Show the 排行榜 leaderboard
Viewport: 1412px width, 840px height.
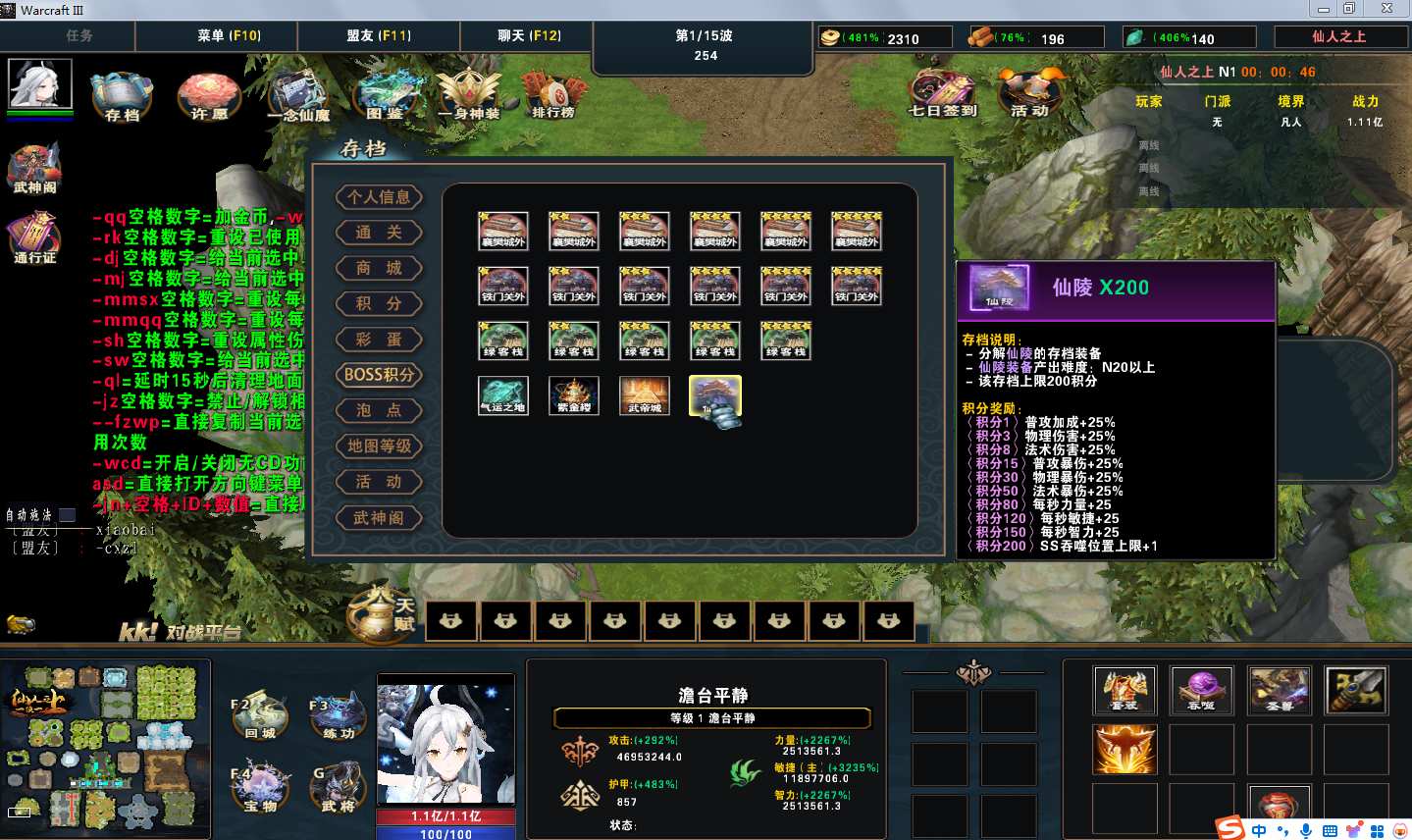(x=553, y=96)
